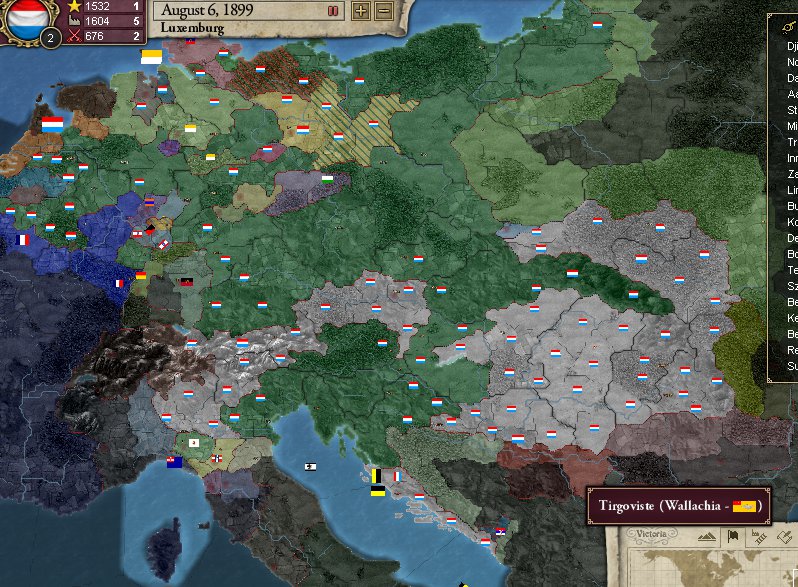Image resolution: width=798 pixels, height=587 pixels.
Task: Open the industrial score factory icon
Action: [74, 21]
